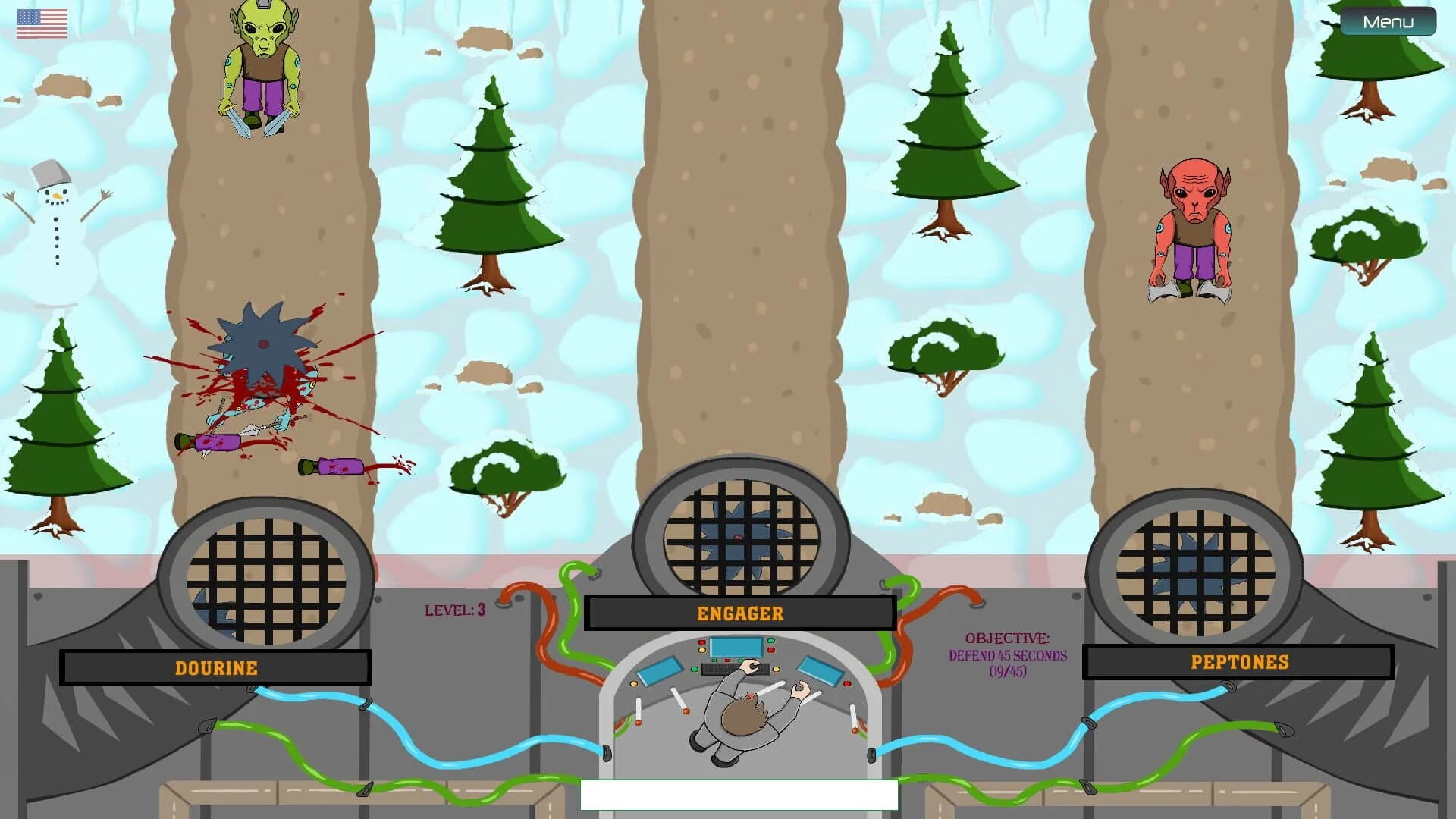Click the American flag language icon
Screen dimensions: 1456x819
point(40,23)
